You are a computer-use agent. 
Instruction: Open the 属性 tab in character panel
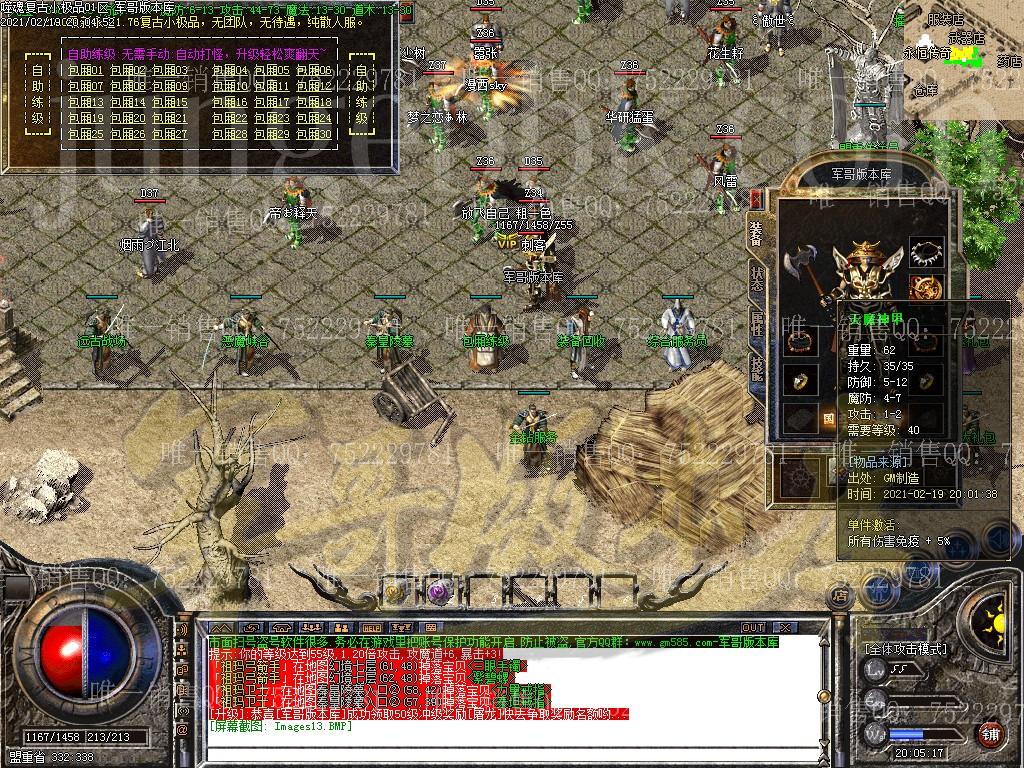coord(757,323)
